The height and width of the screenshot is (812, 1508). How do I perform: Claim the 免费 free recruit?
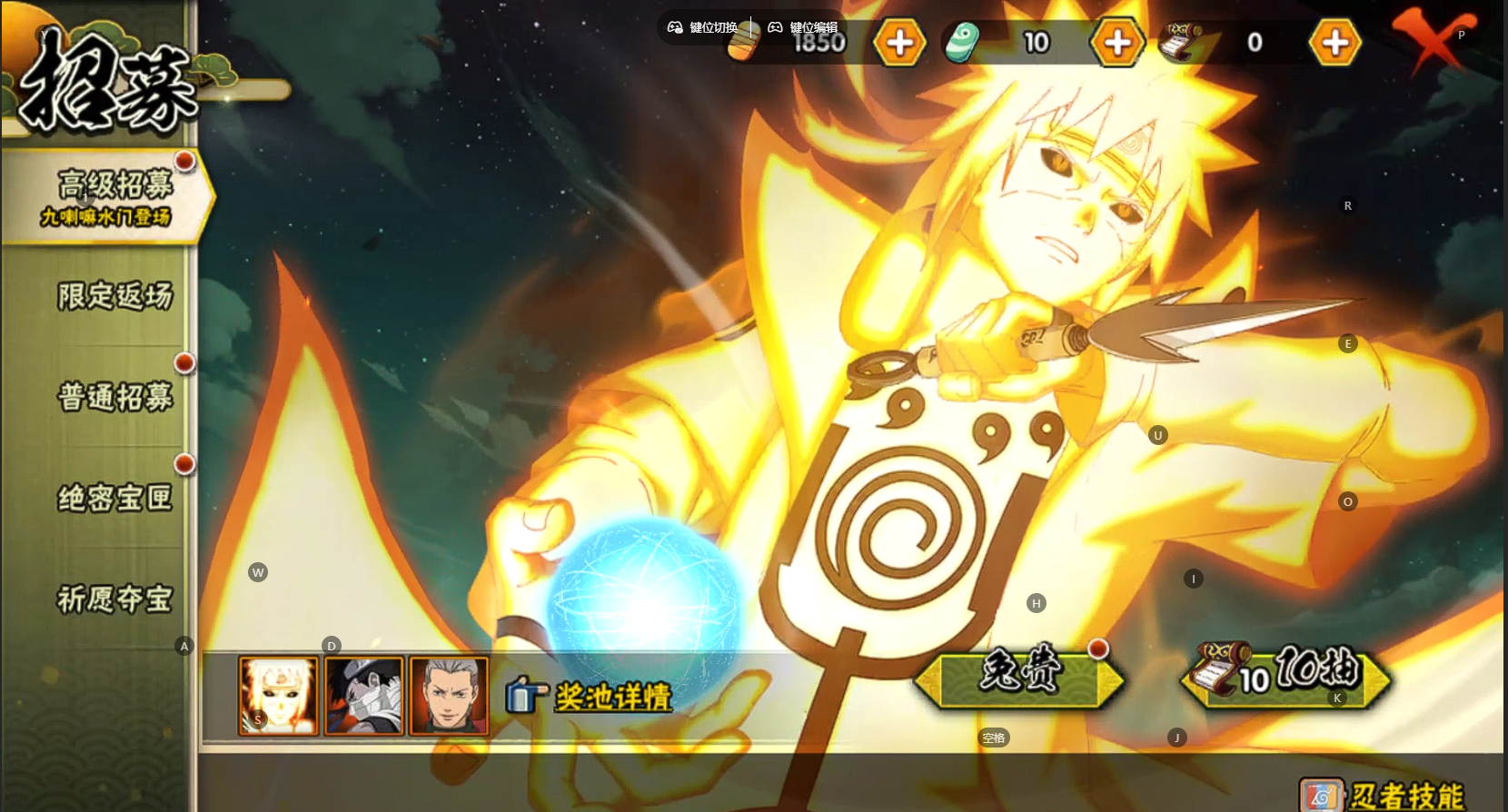click(x=1019, y=677)
